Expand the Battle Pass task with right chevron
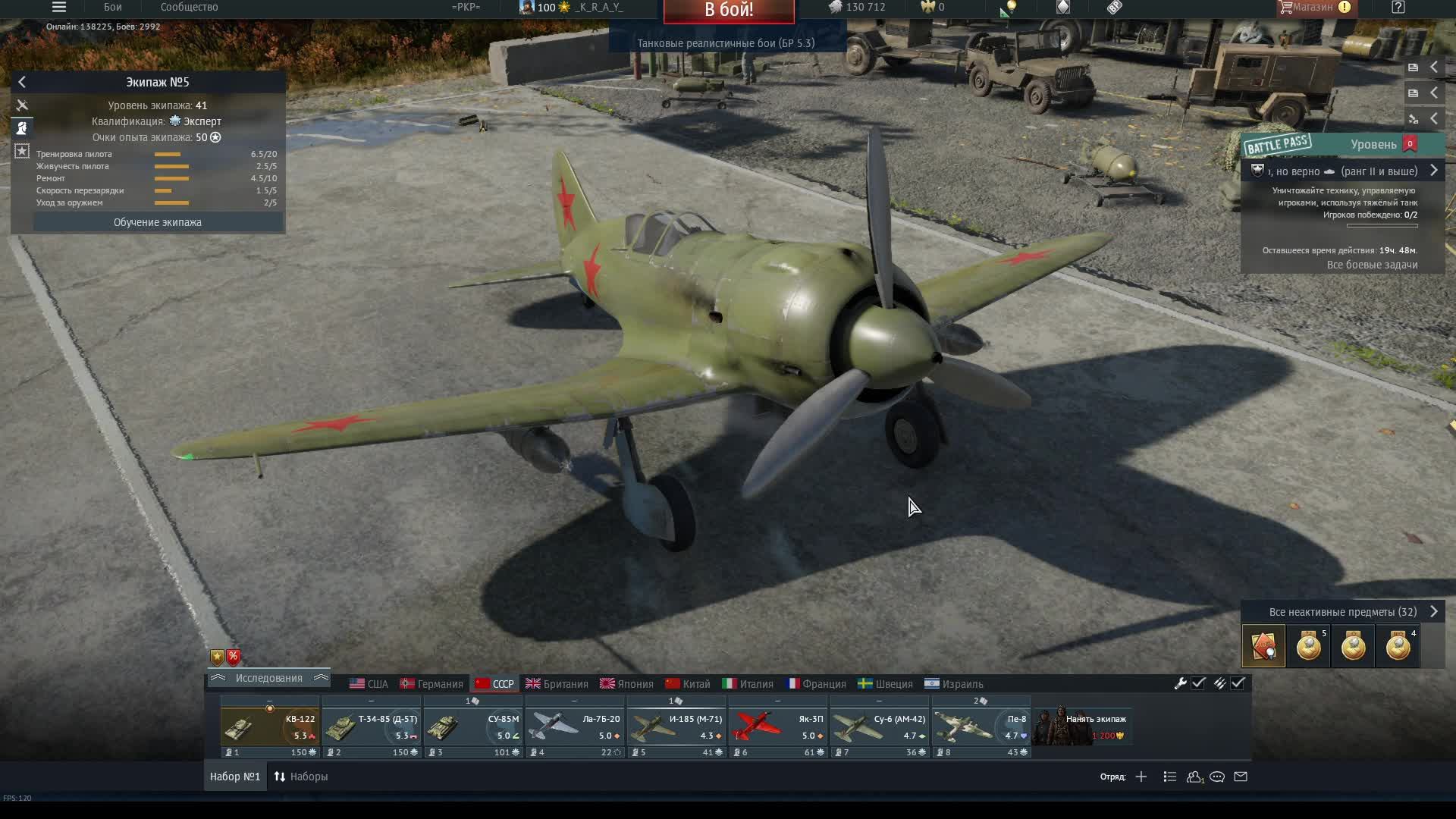 point(1435,171)
